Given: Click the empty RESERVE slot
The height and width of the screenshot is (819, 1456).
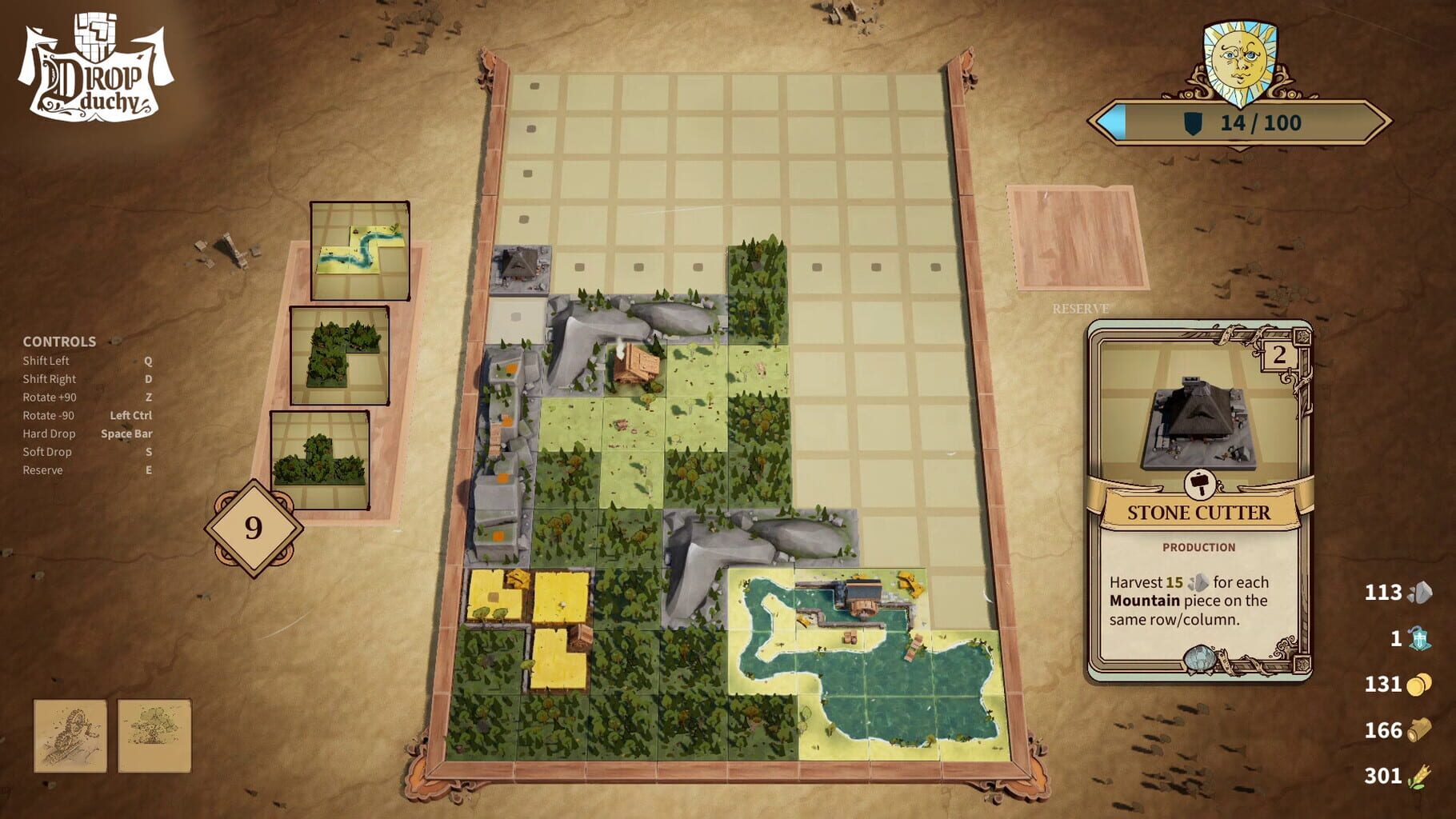Looking at the screenshot, I should [1077, 238].
